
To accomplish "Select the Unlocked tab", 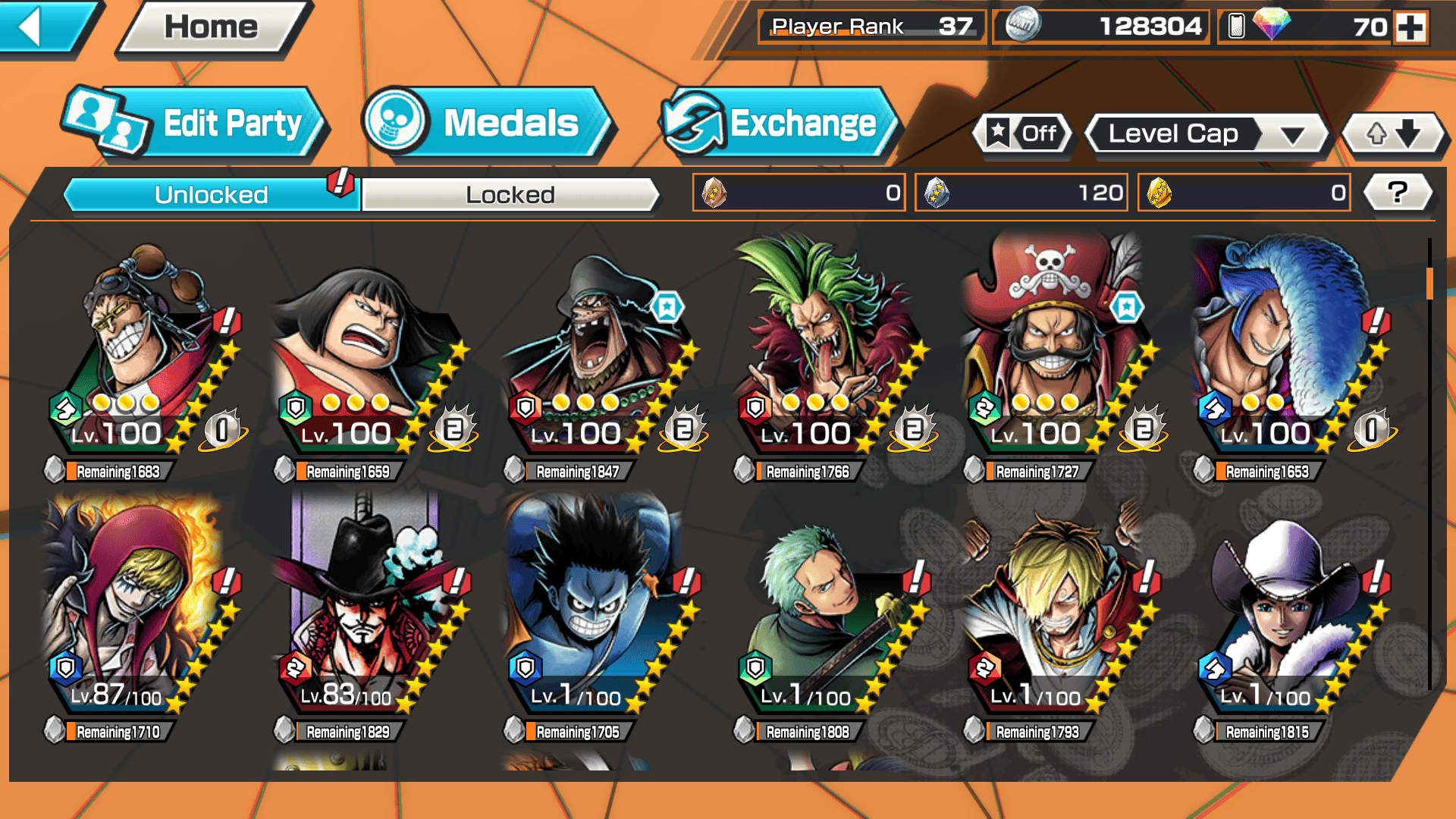I will (x=211, y=195).
